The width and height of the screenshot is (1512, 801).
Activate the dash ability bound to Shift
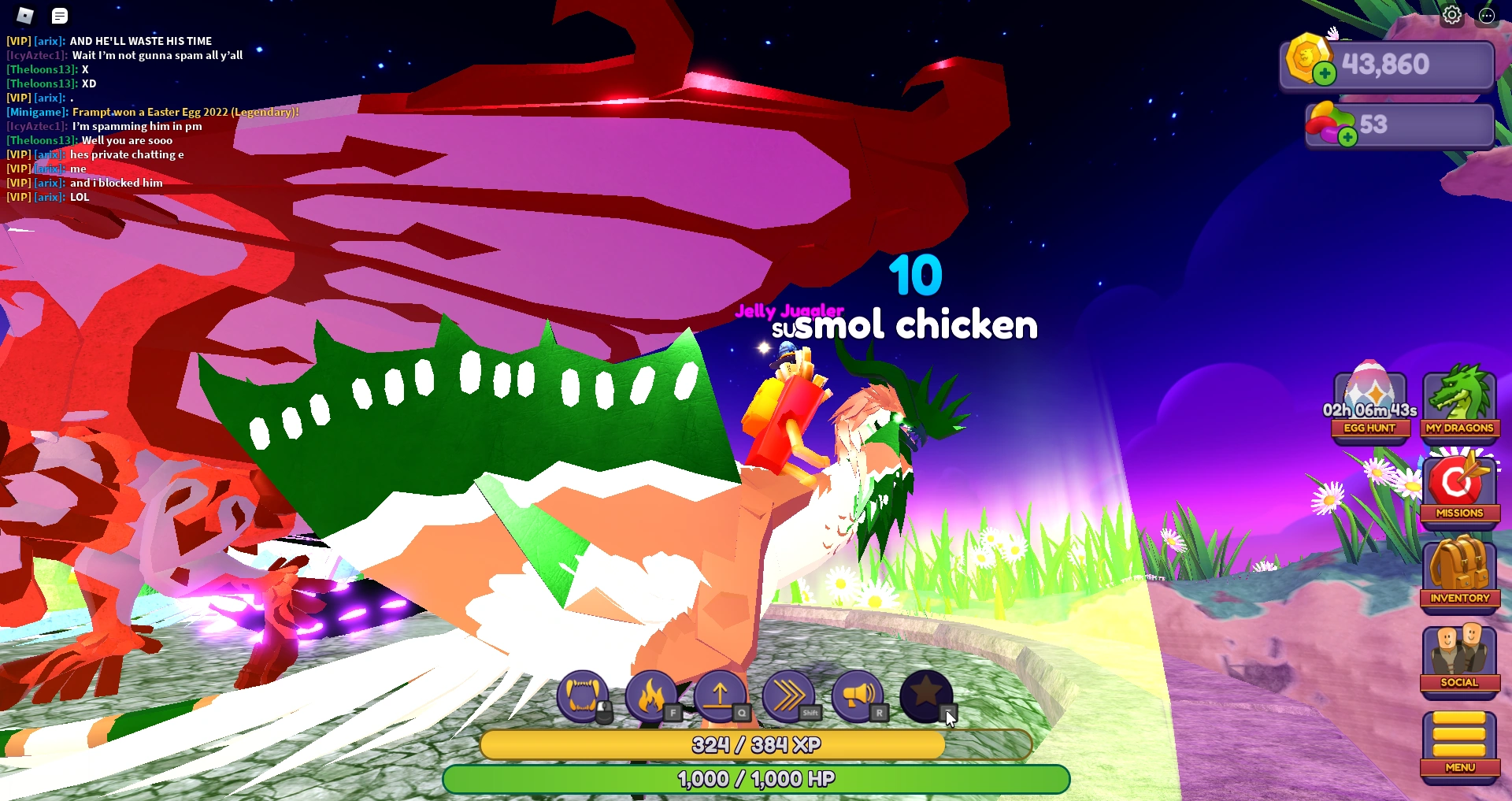(x=787, y=698)
